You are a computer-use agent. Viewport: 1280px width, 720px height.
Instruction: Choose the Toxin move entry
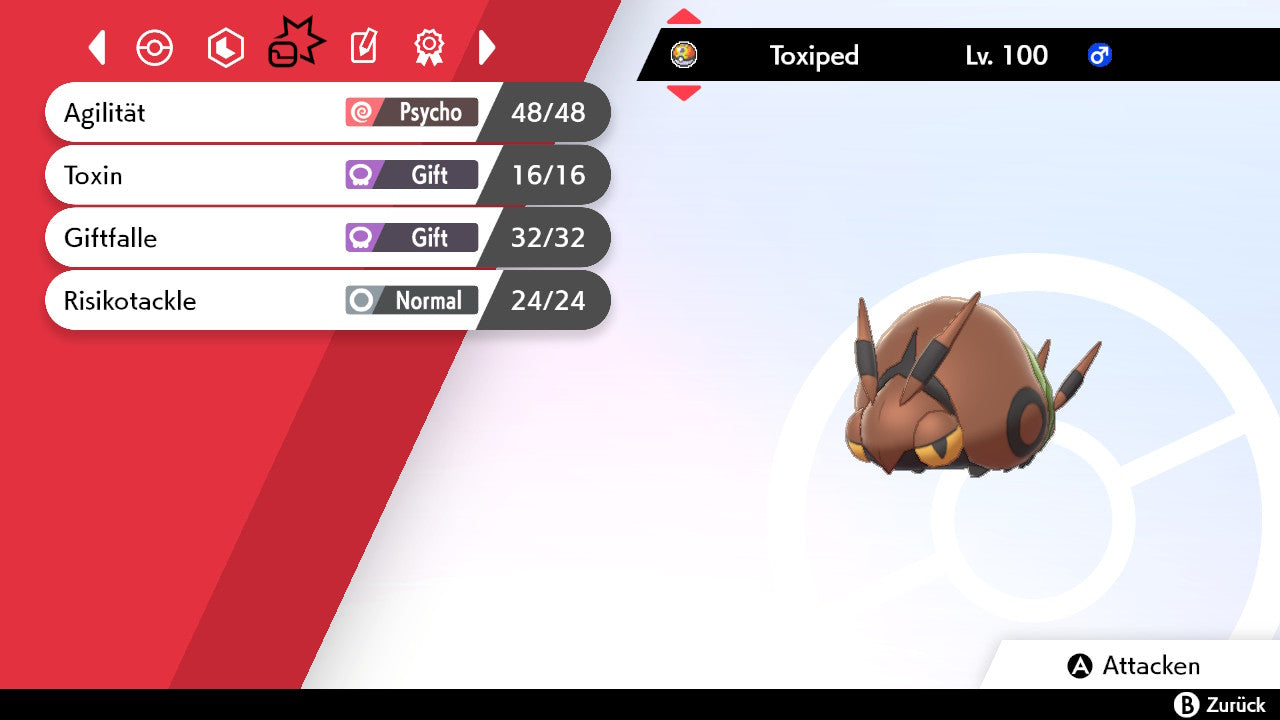pos(325,176)
